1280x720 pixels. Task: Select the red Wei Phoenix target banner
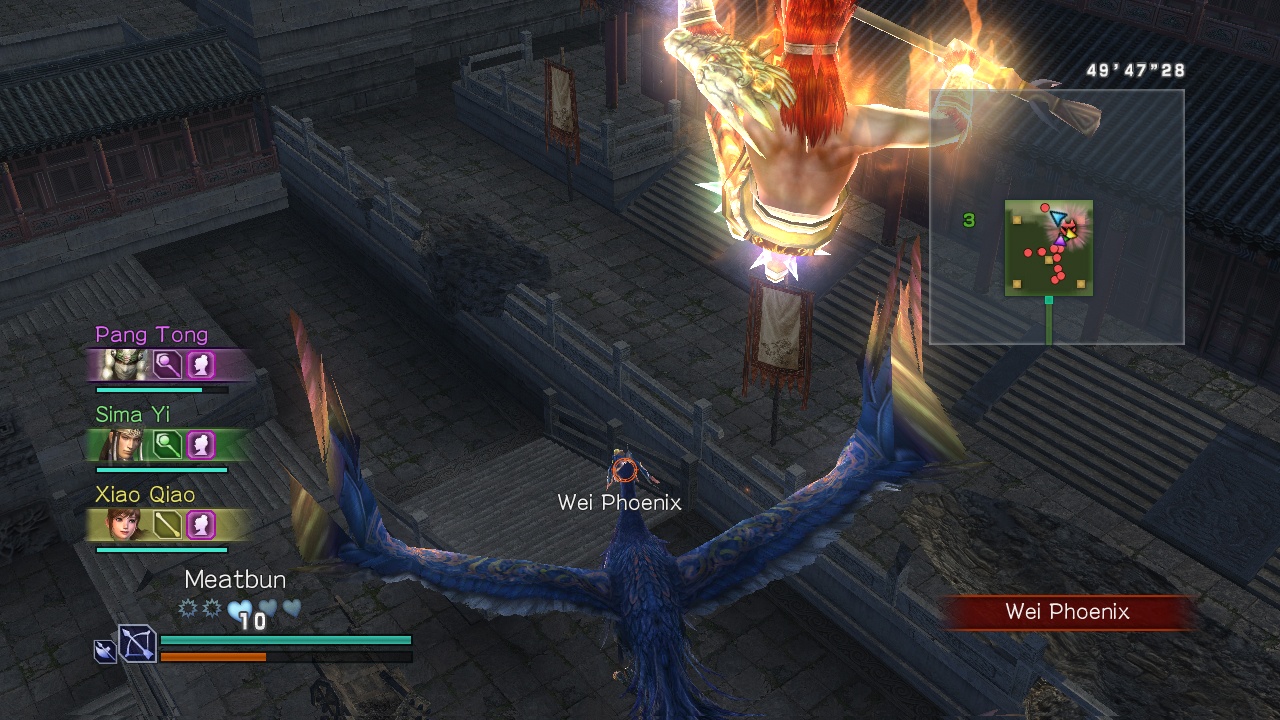click(x=1067, y=612)
